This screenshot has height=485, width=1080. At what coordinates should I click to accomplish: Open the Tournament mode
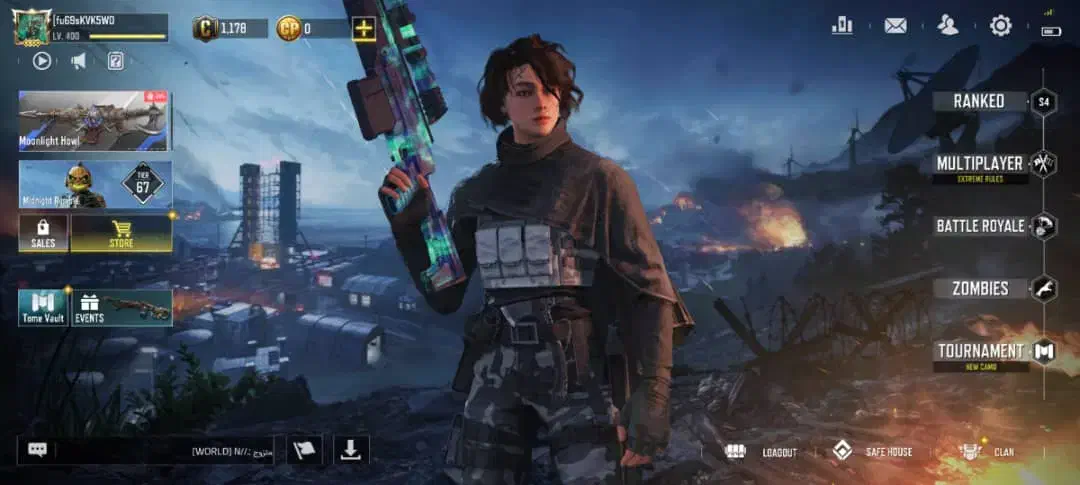[x=981, y=351]
